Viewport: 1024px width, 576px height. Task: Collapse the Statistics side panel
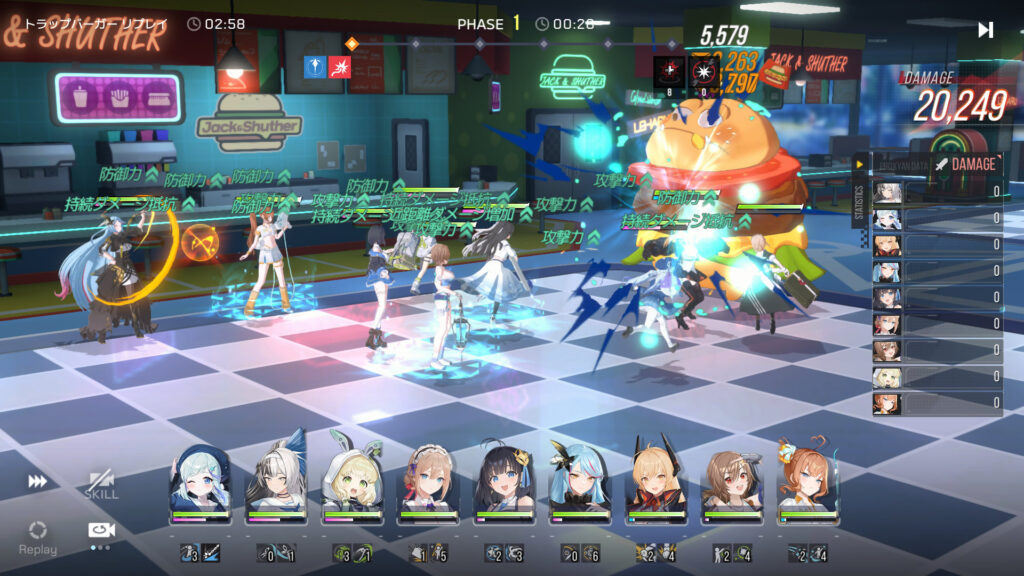[859, 164]
